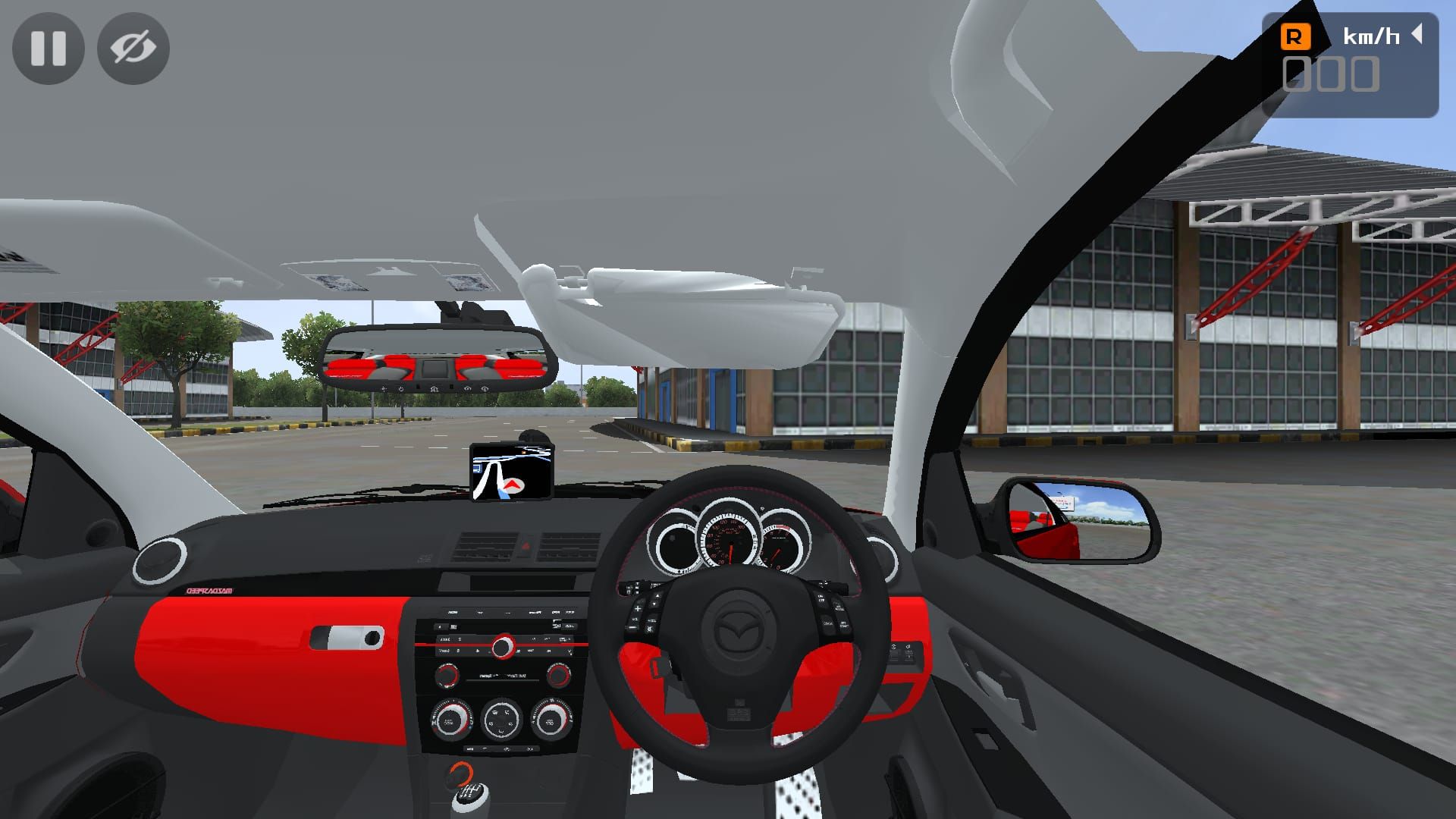Pause the game
Screen dimensions: 1456x819
pyautogui.click(x=49, y=48)
